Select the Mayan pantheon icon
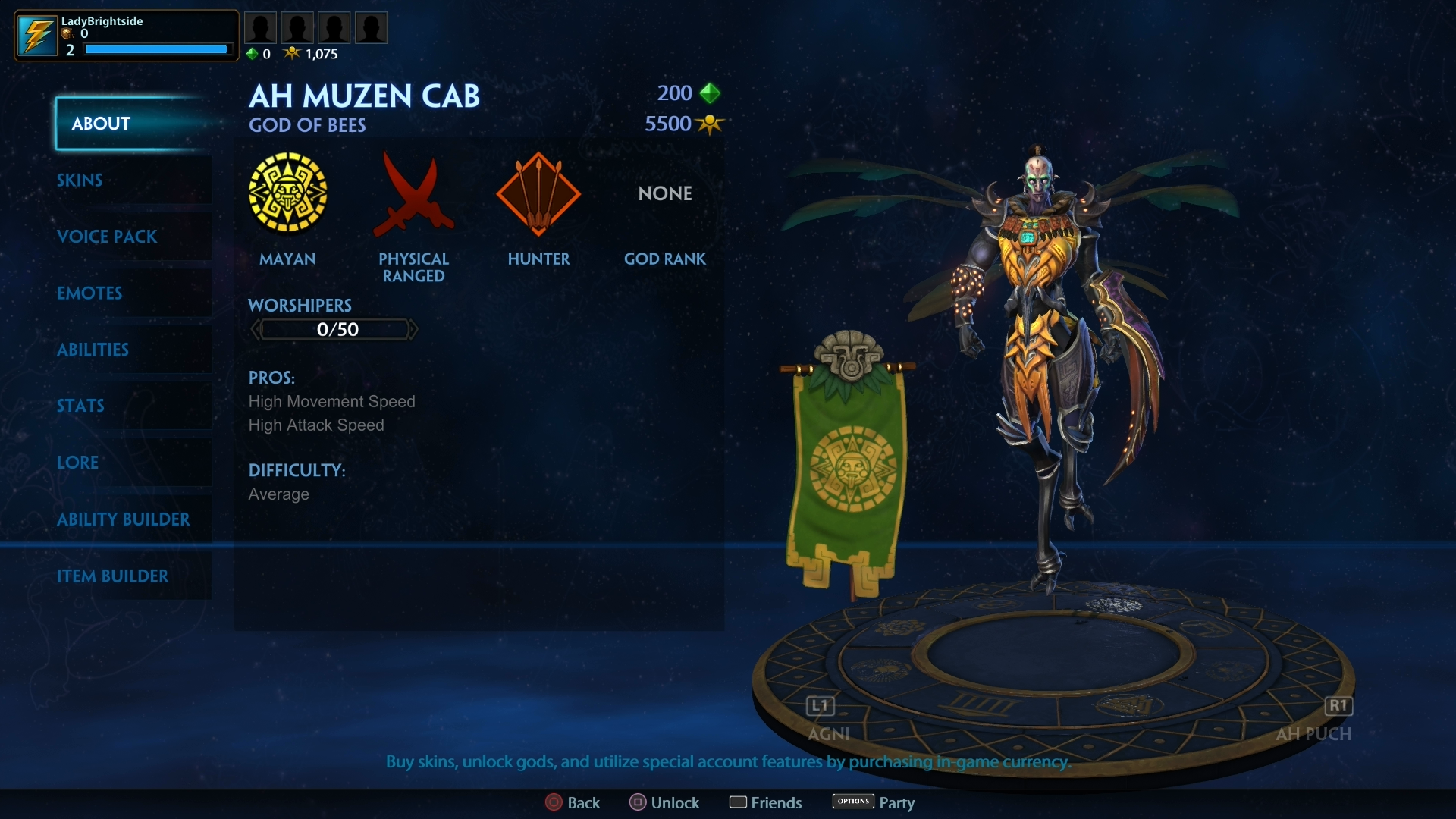1456x819 pixels. coord(287,194)
